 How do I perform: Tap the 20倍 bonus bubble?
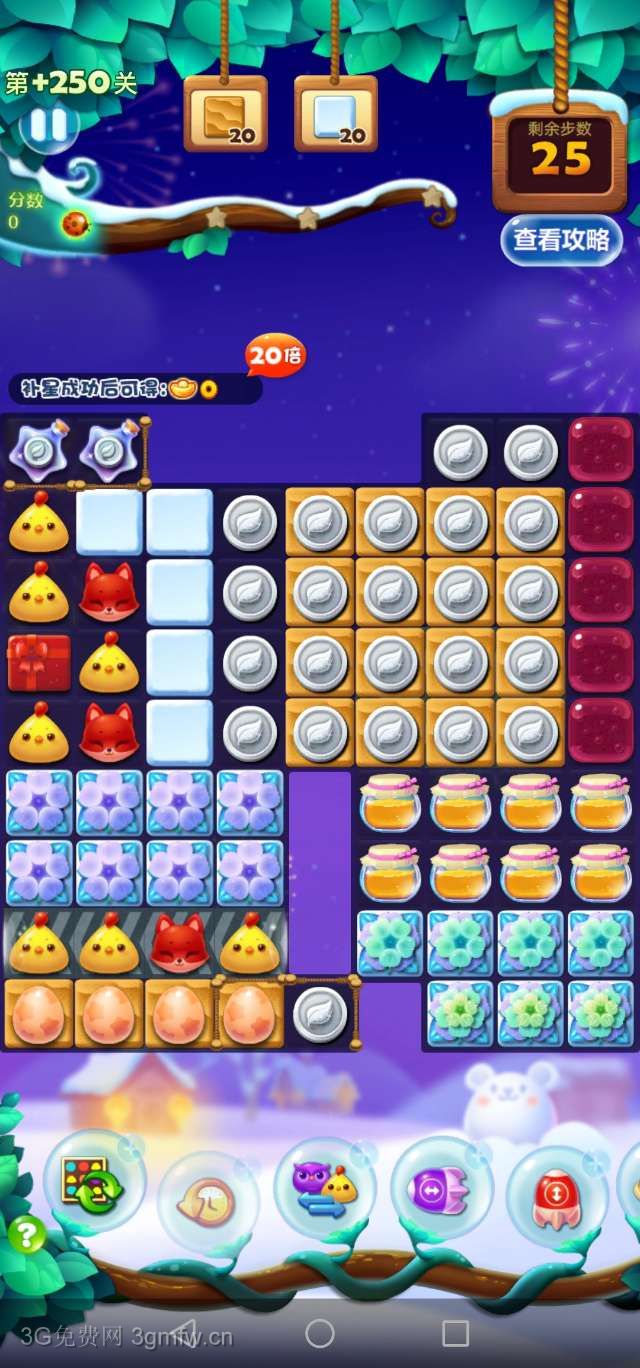pyautogui.click(x=275, y=355)
